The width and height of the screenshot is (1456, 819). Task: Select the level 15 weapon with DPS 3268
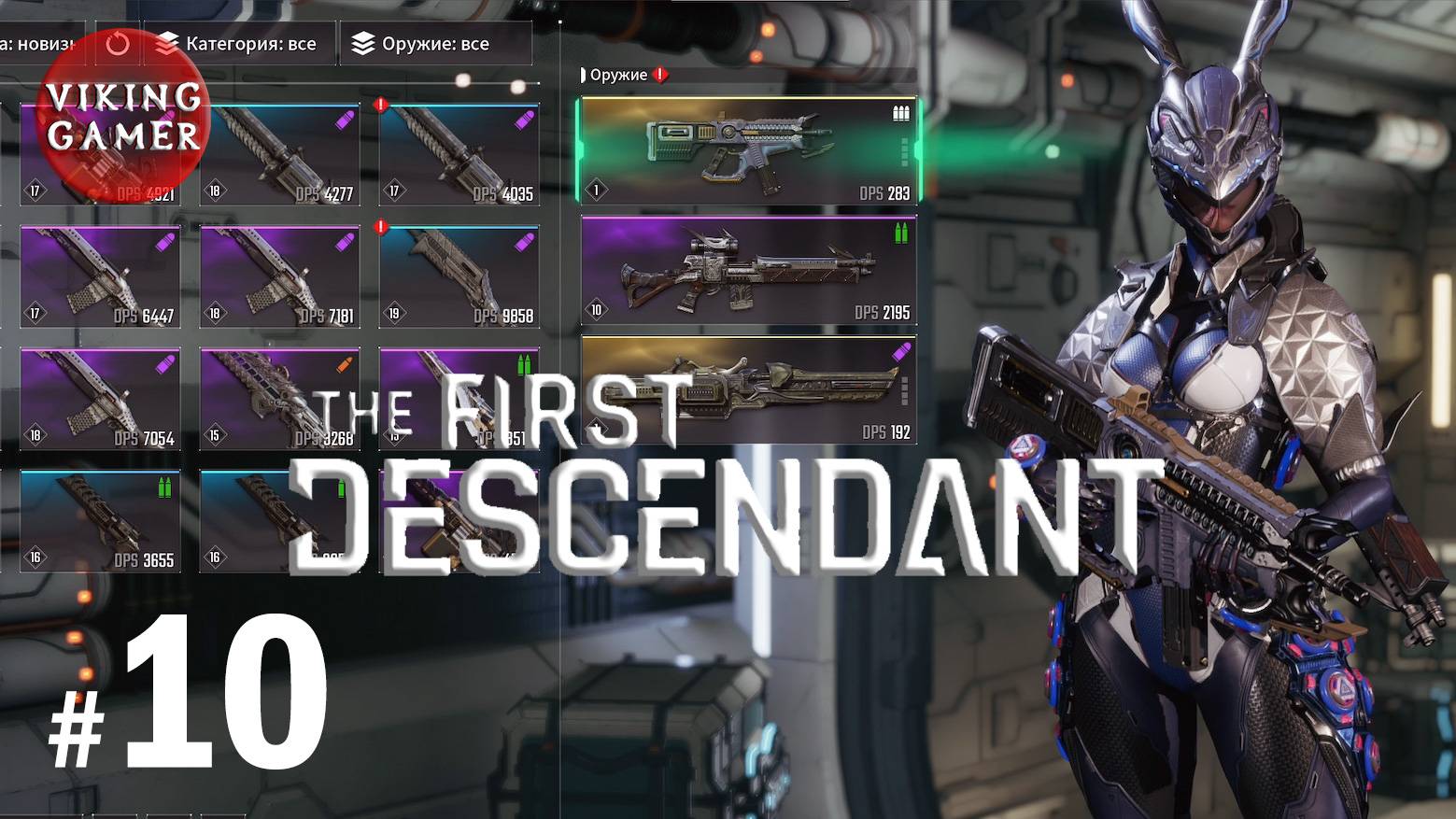tap(279, 397)
